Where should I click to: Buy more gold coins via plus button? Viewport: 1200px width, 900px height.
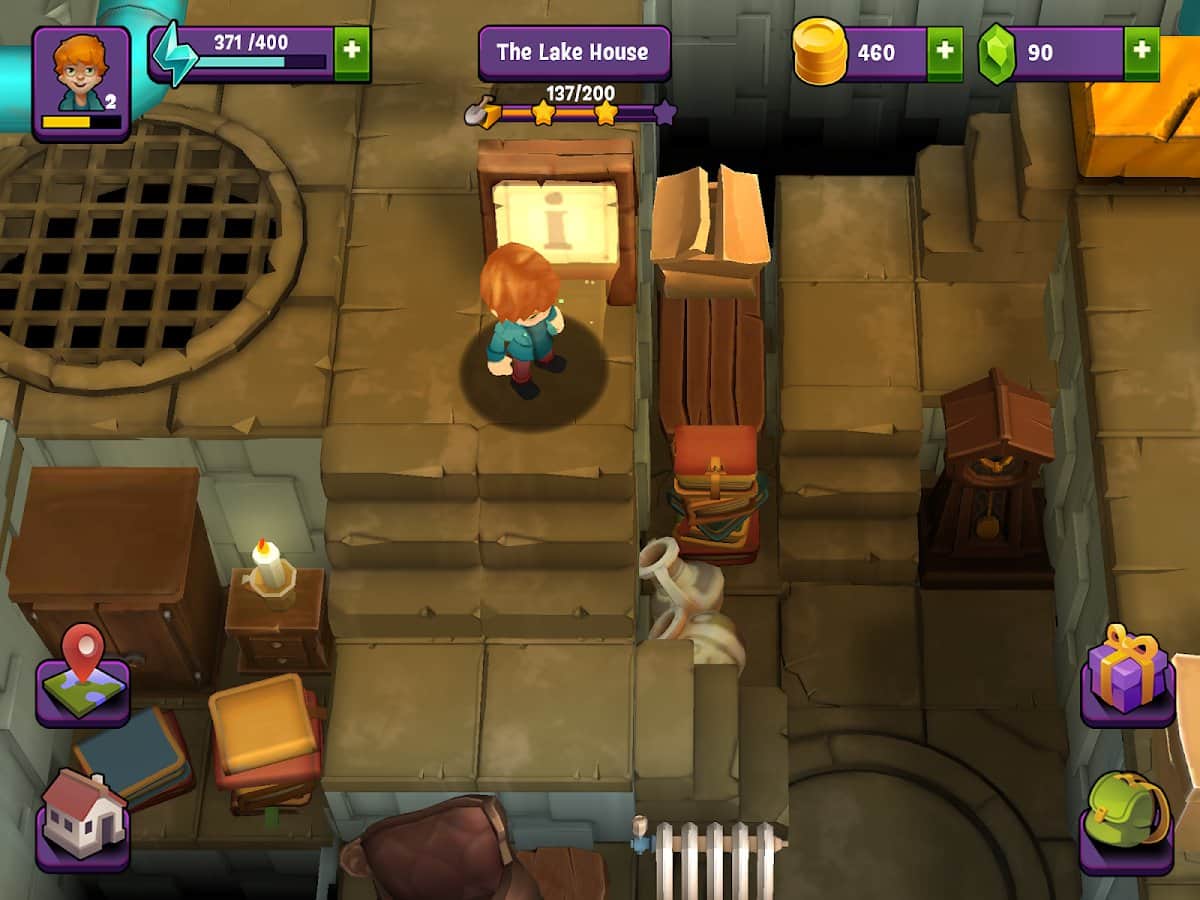tap(945, 53)
